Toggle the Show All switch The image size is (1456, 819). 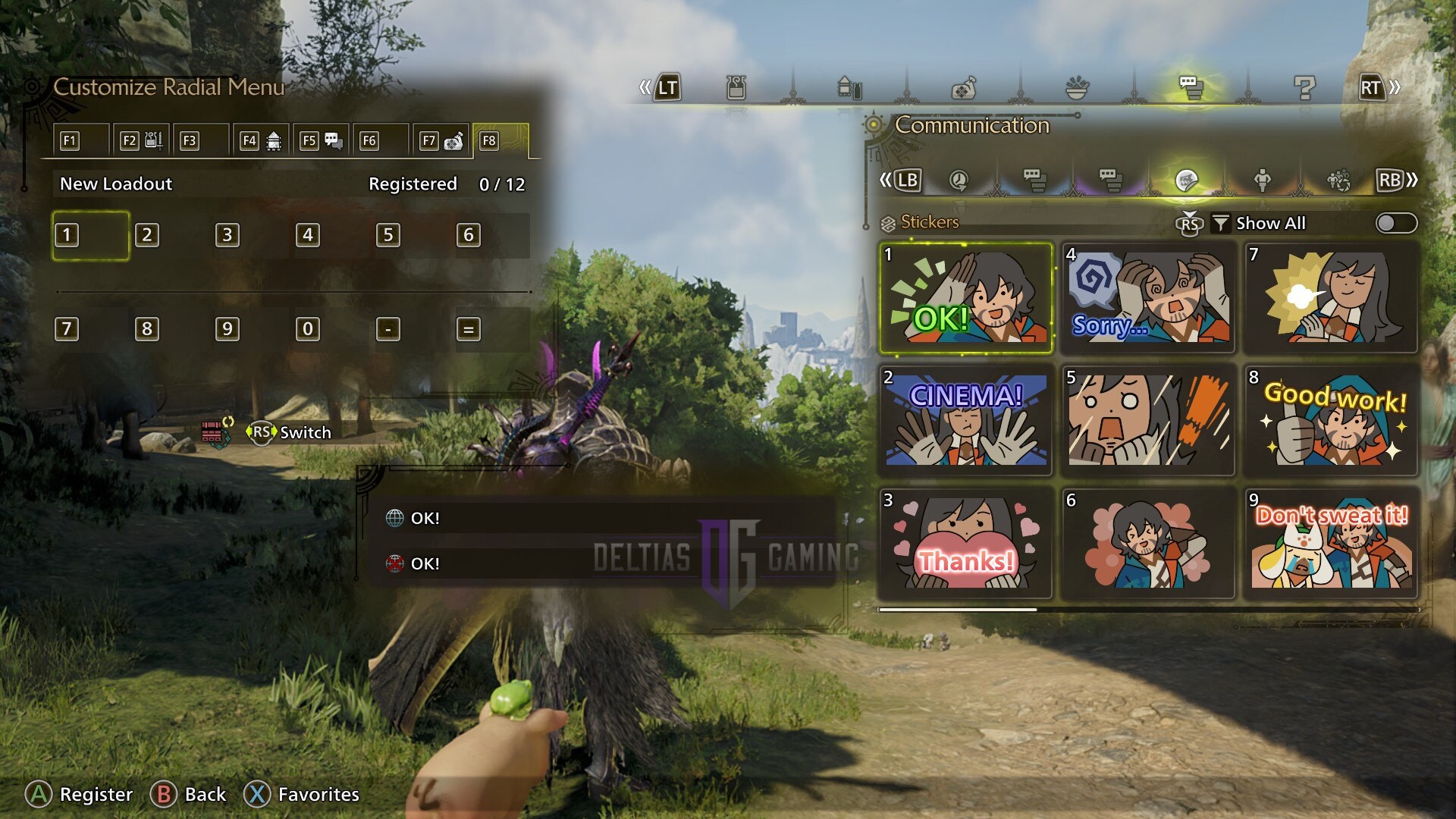pos(1395,223)
